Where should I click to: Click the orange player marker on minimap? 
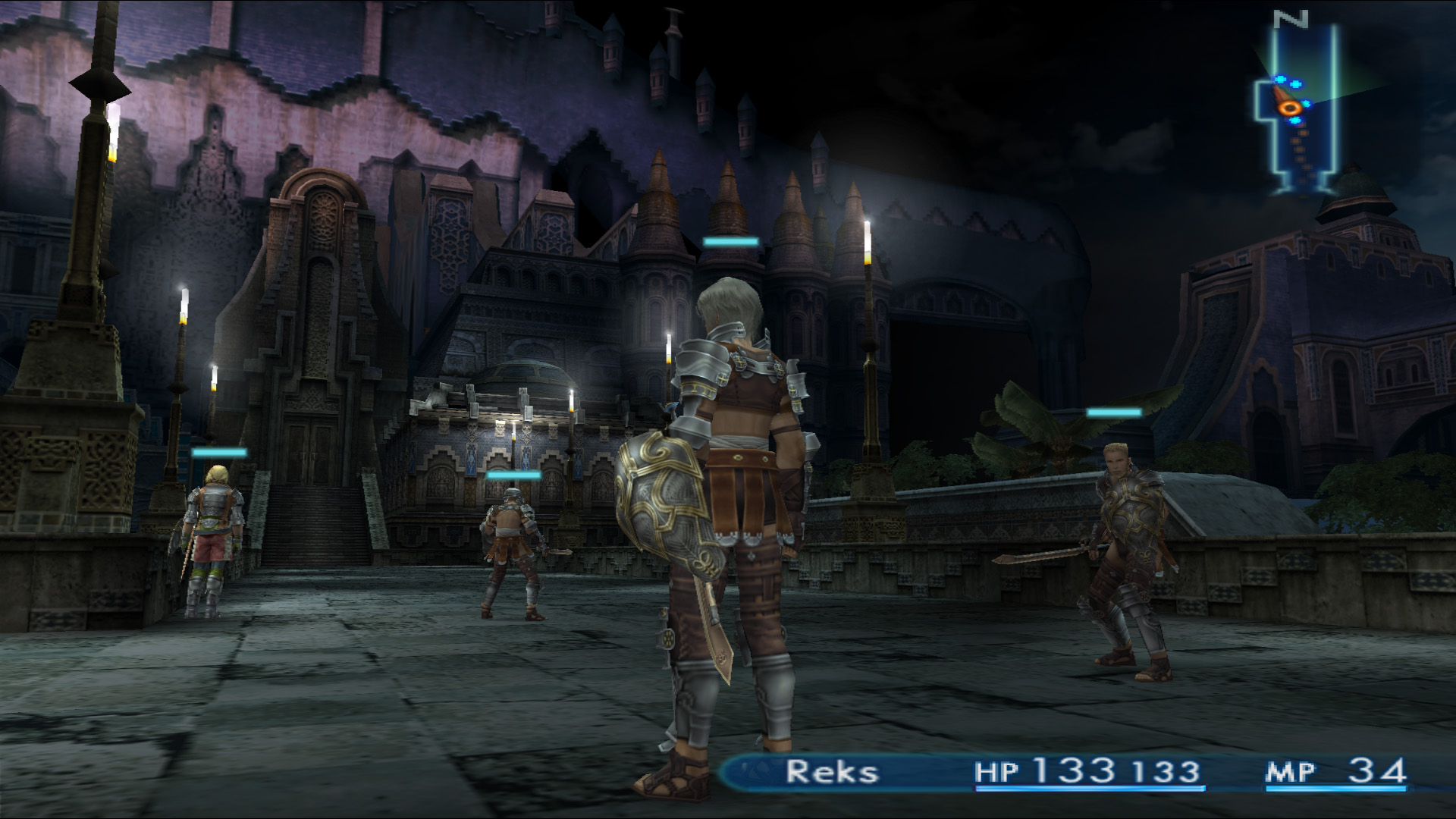1288,108
